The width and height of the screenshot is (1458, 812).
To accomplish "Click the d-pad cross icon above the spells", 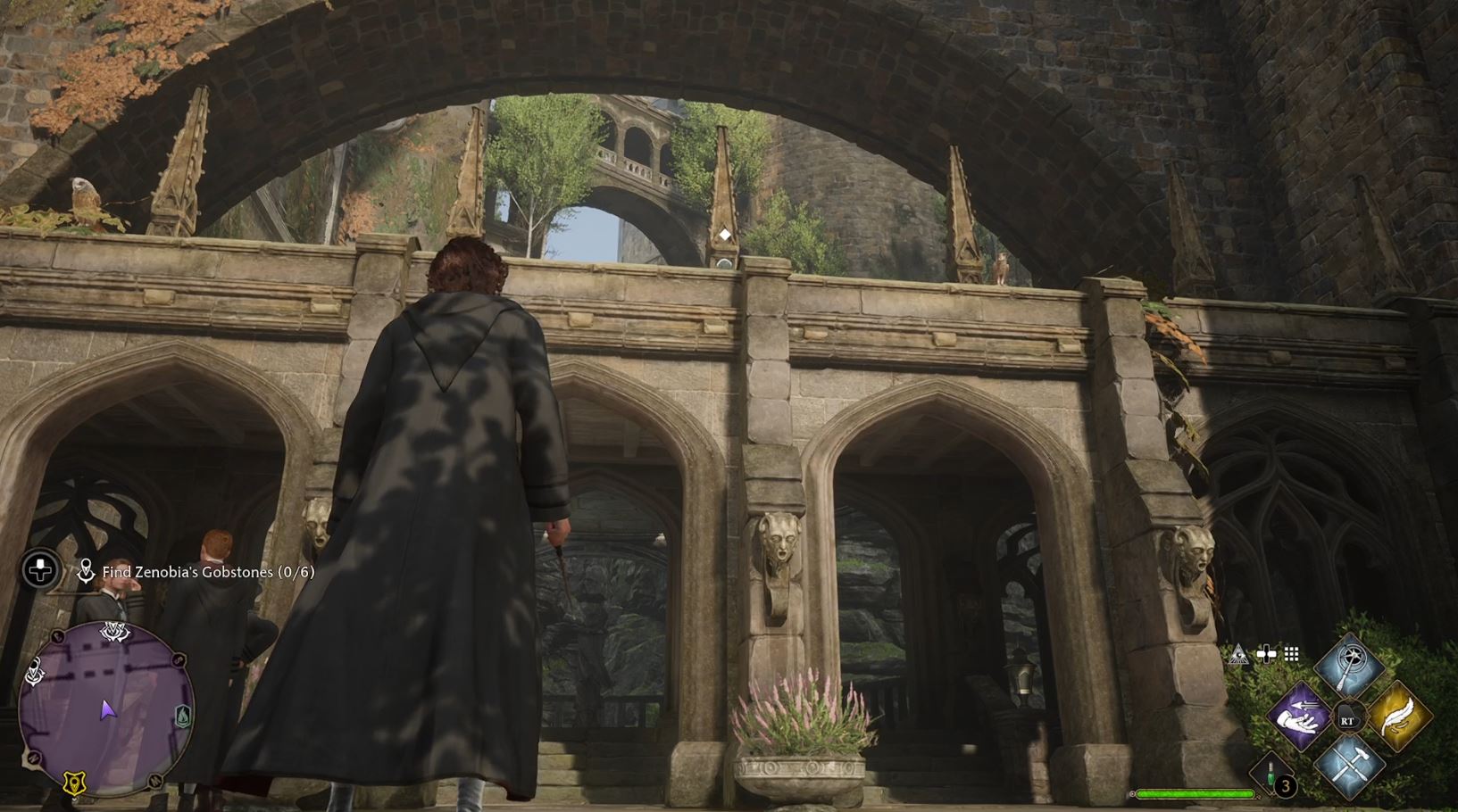I will (x=1266, y=653).
